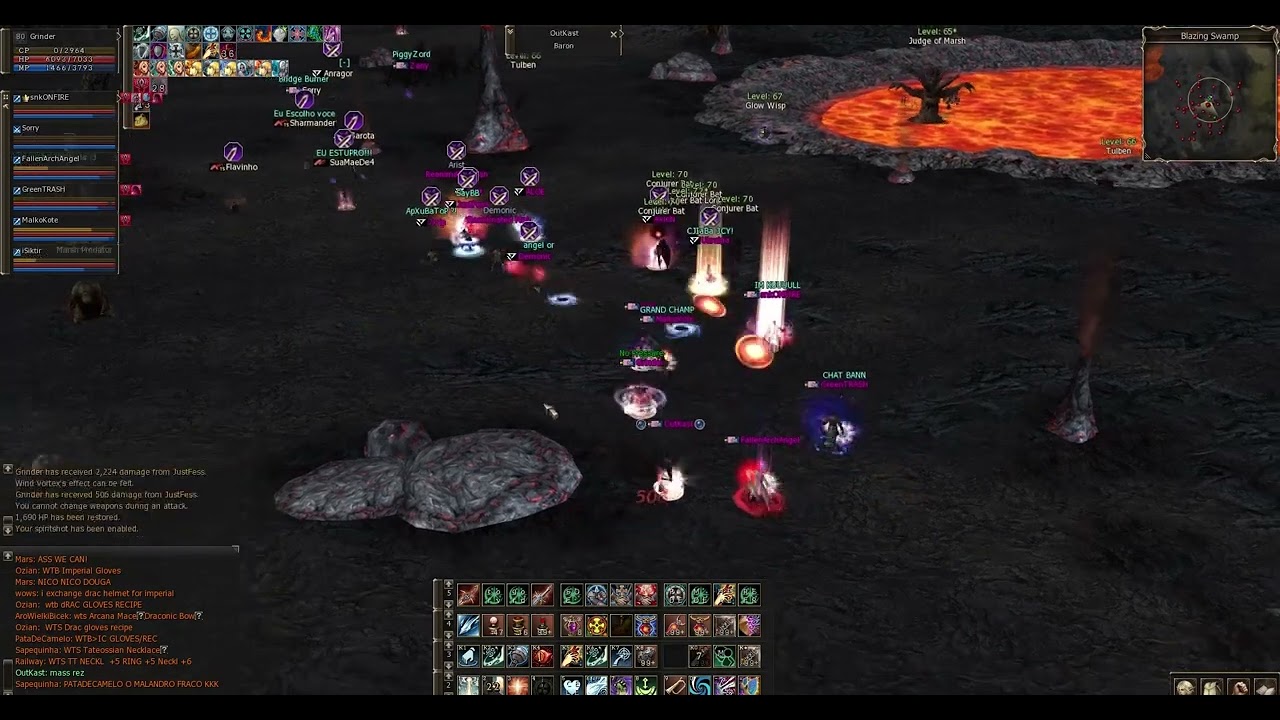Screen dimensions: 1280x720
Task: Activate the blue slash skill icon
Action: point(468,627)
